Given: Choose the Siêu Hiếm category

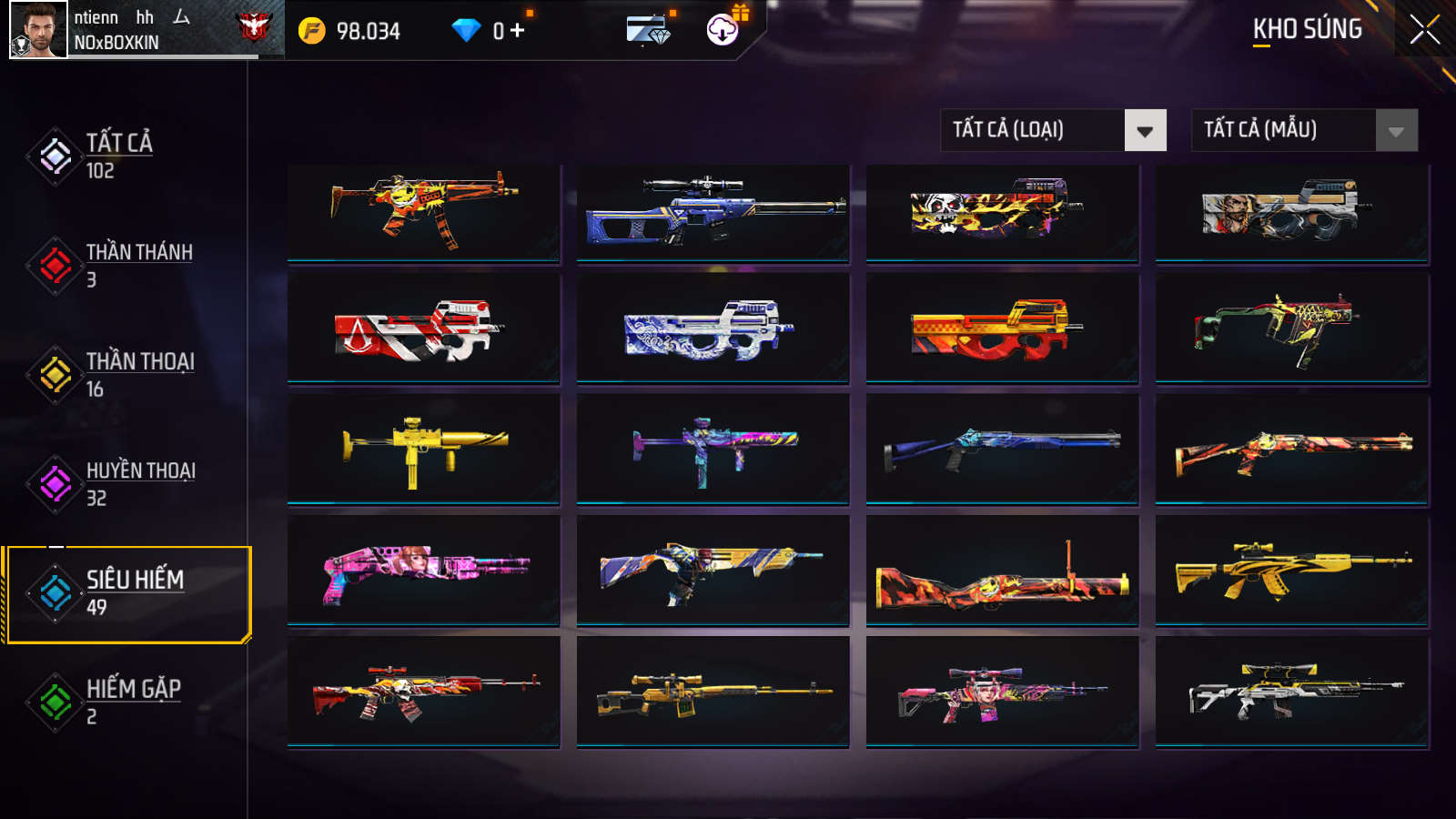Looking at the screenshot, I should (134, 592).
